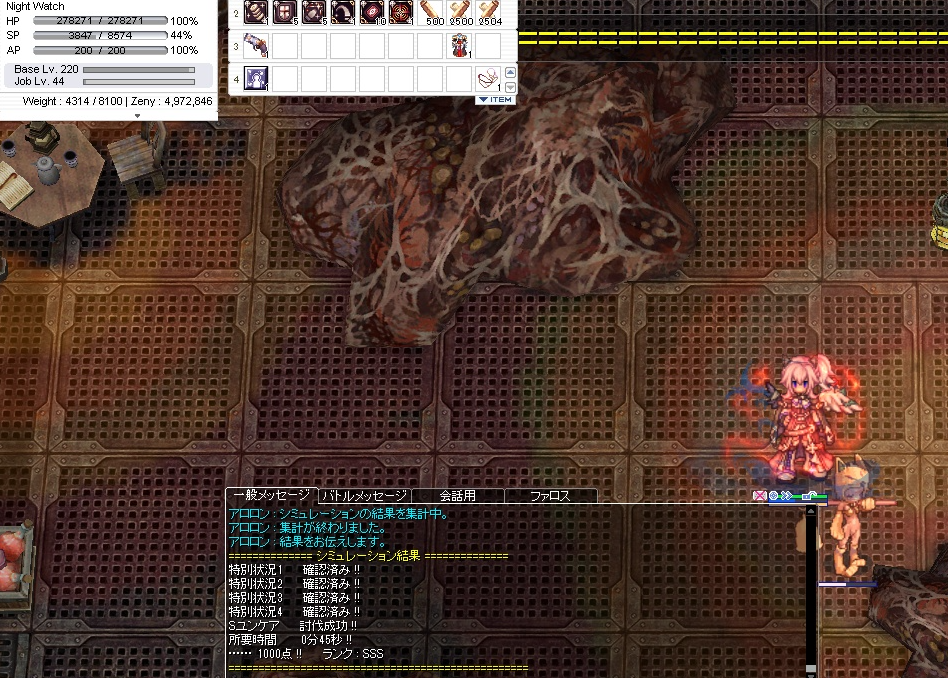This screenshot has width=948, height=678.
Task: Use the rope bundle item in row 4
Action: (489, 78)
